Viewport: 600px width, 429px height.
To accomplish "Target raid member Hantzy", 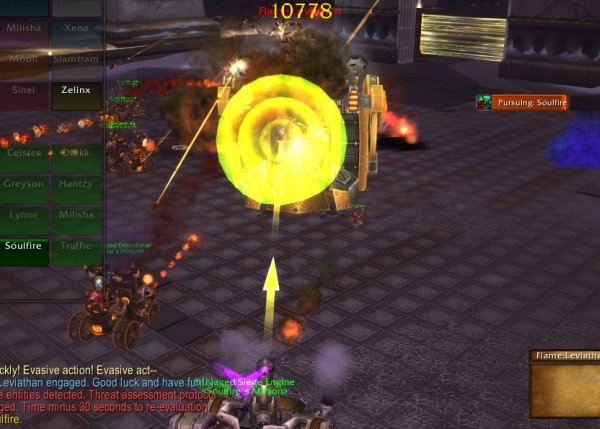I will tap(76, 184).
